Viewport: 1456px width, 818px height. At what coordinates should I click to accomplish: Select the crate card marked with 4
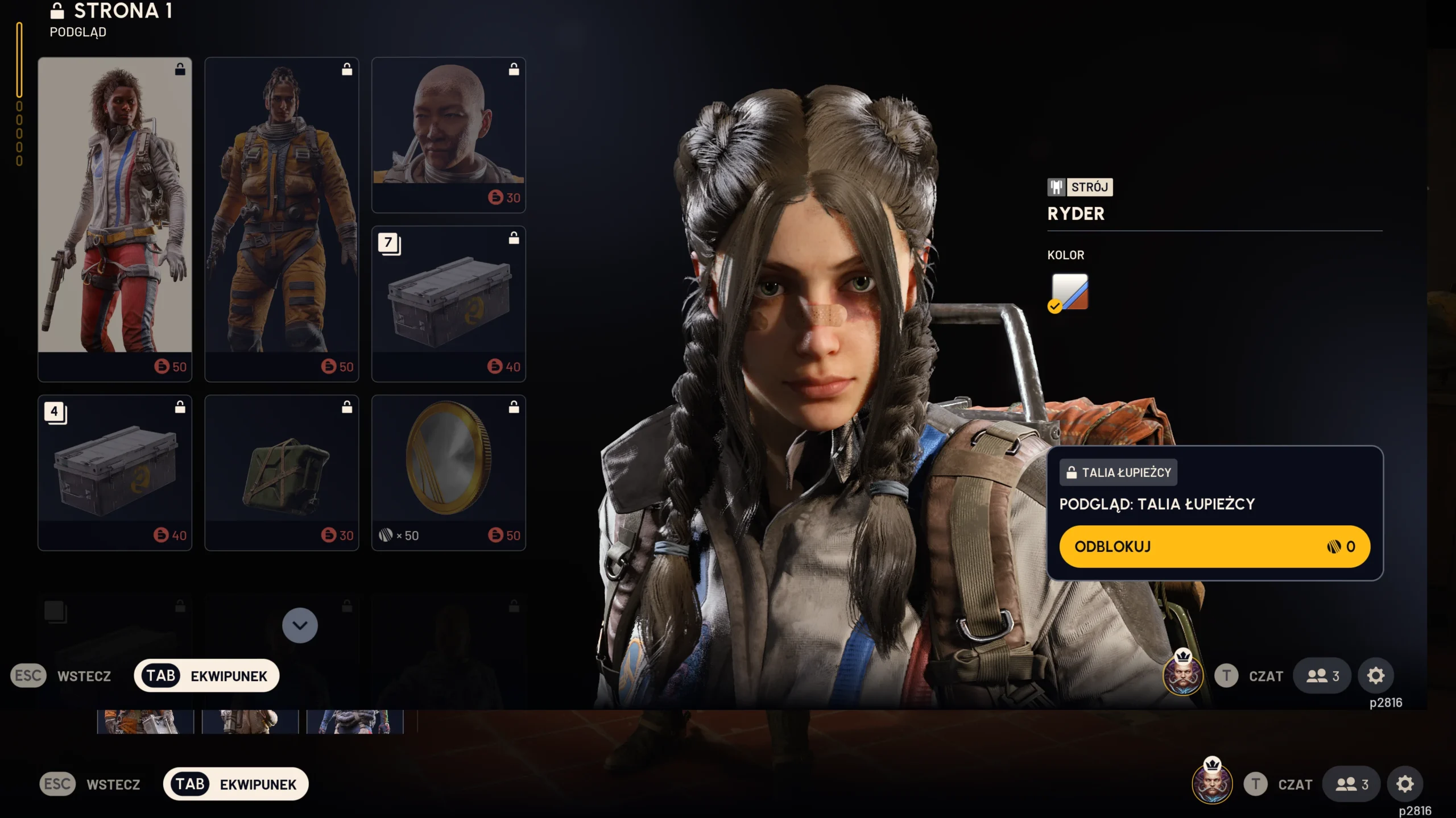click(x=115, y=472)
